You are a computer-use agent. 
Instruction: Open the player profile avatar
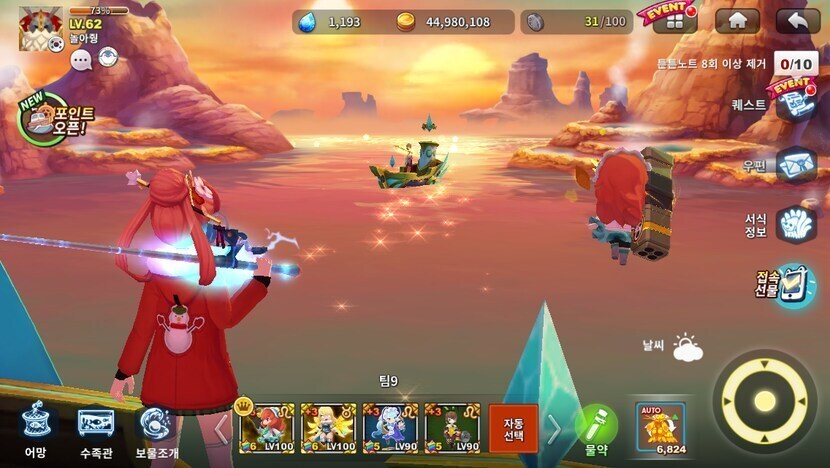click(41, 27)
